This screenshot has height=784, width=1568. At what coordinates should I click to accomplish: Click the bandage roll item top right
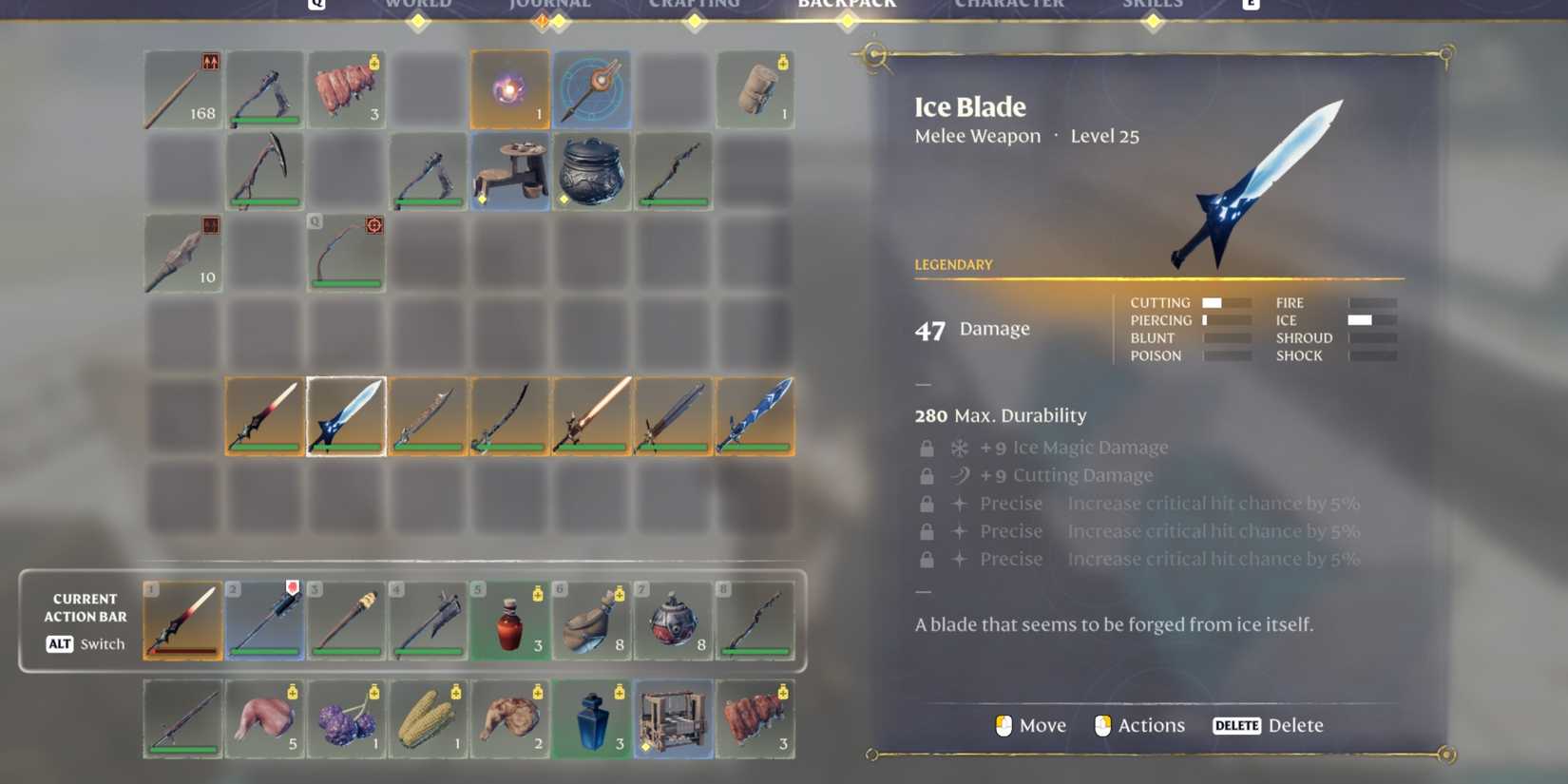(755, 89)
